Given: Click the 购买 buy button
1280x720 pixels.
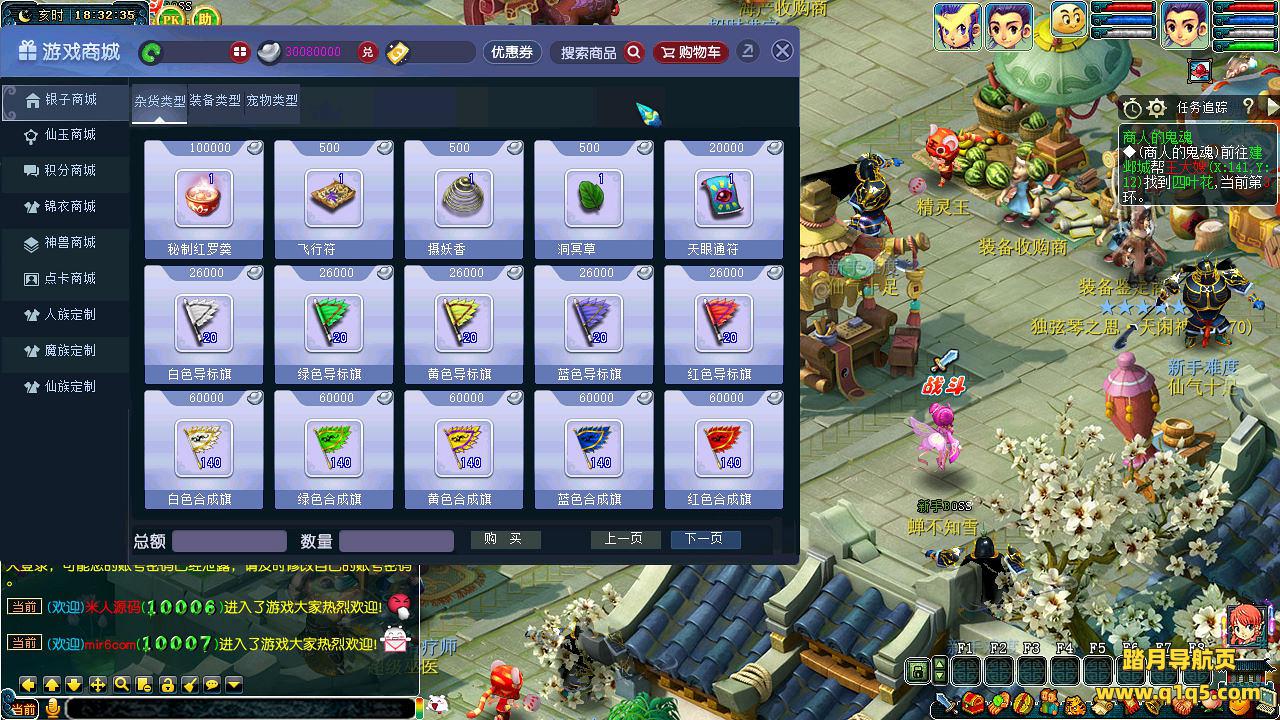Looking at the screenshot, I should [504, 539].
